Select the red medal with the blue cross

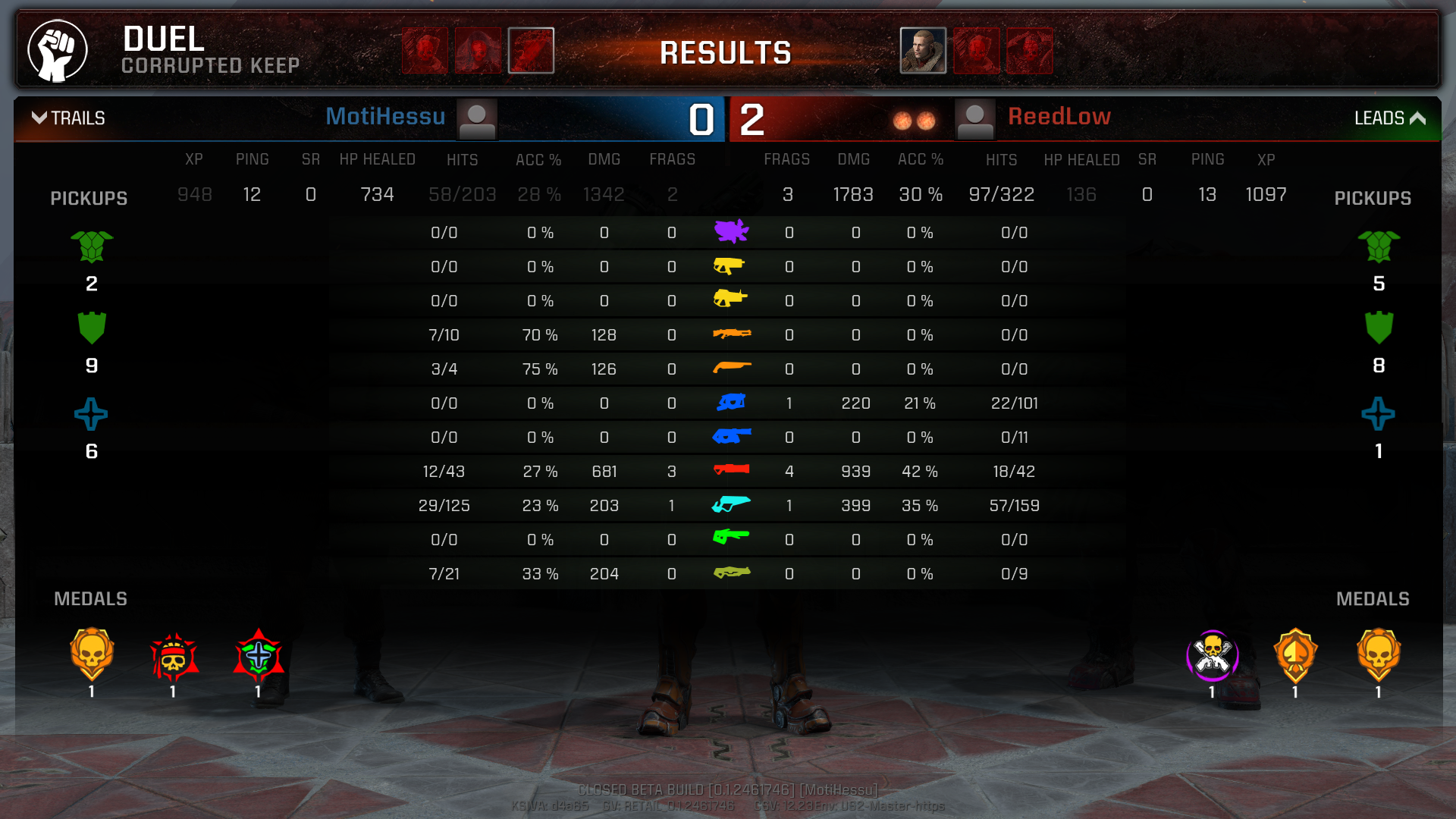(x=258, y=655)
